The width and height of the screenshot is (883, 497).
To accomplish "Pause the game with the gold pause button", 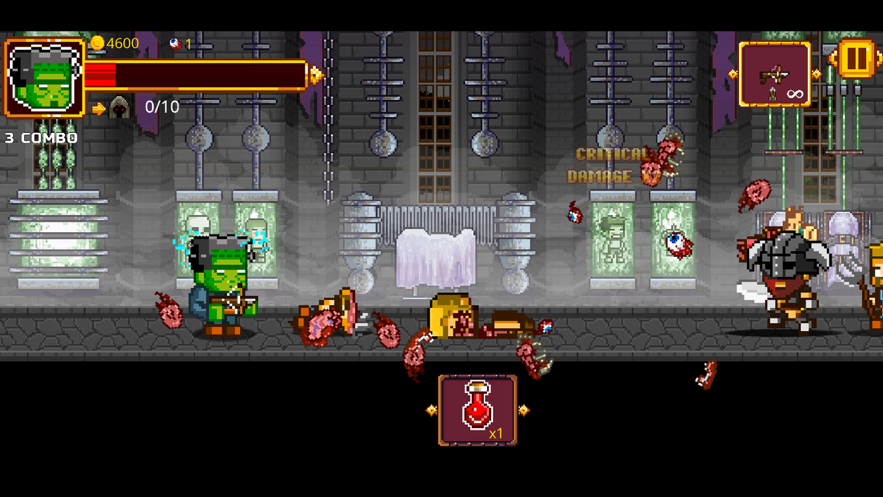I will pyautogui.click(x=856, y=59).
